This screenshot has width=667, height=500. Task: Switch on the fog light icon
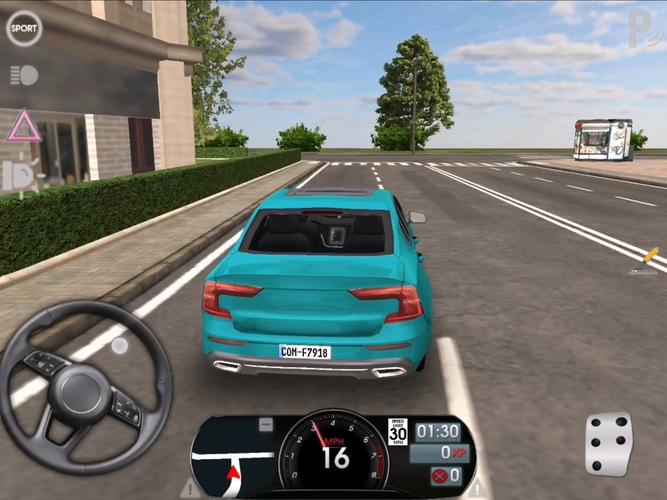[22, 175]
